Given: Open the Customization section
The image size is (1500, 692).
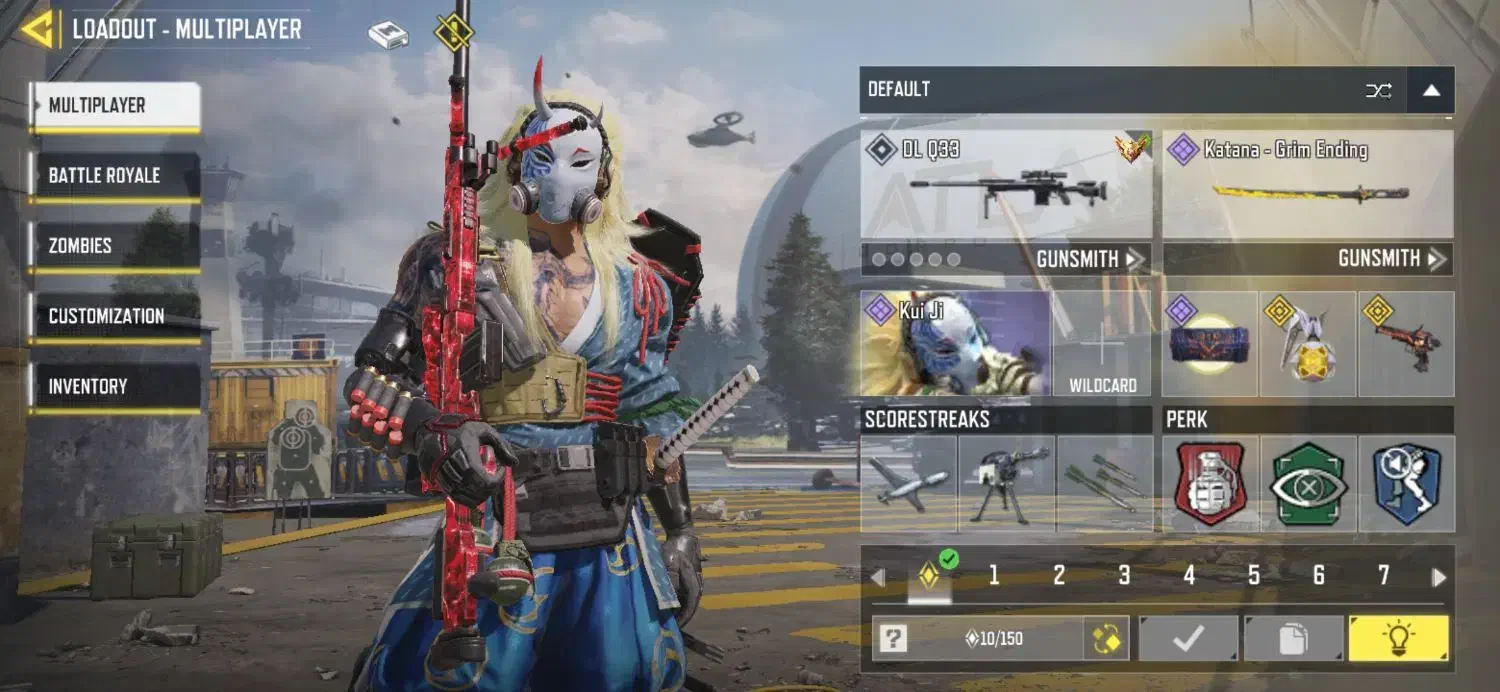Looking at the screenshot, I should coord(115,316).
